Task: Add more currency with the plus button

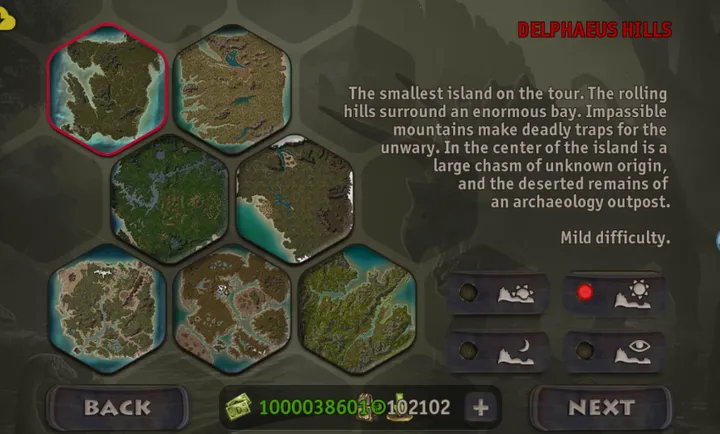Action: tap(480, 407)
